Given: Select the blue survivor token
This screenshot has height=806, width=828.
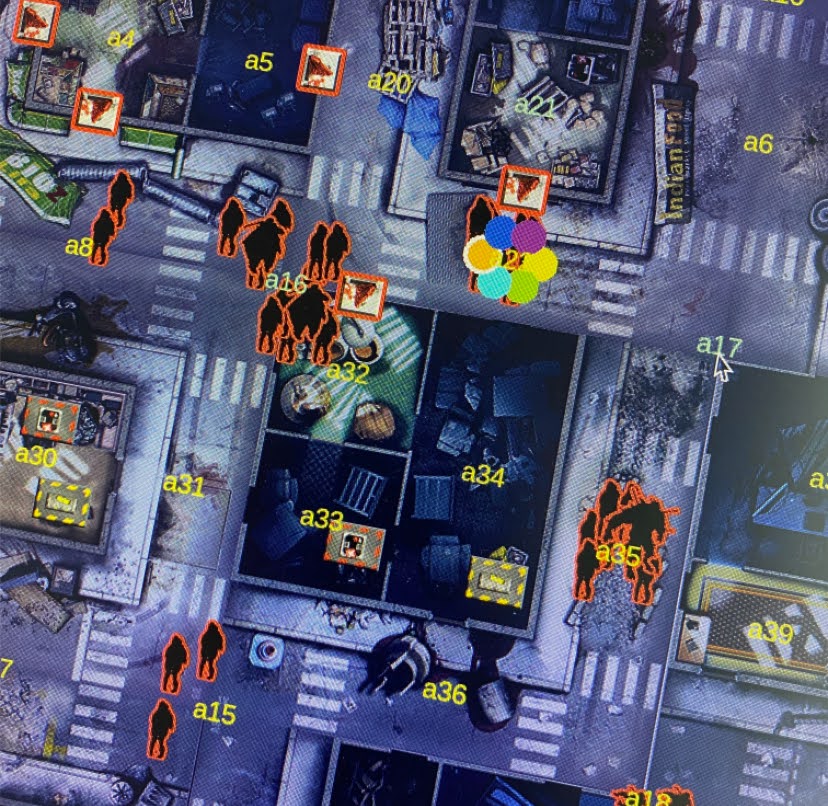Looking at the screenshot, I should [x=500, y=232].
